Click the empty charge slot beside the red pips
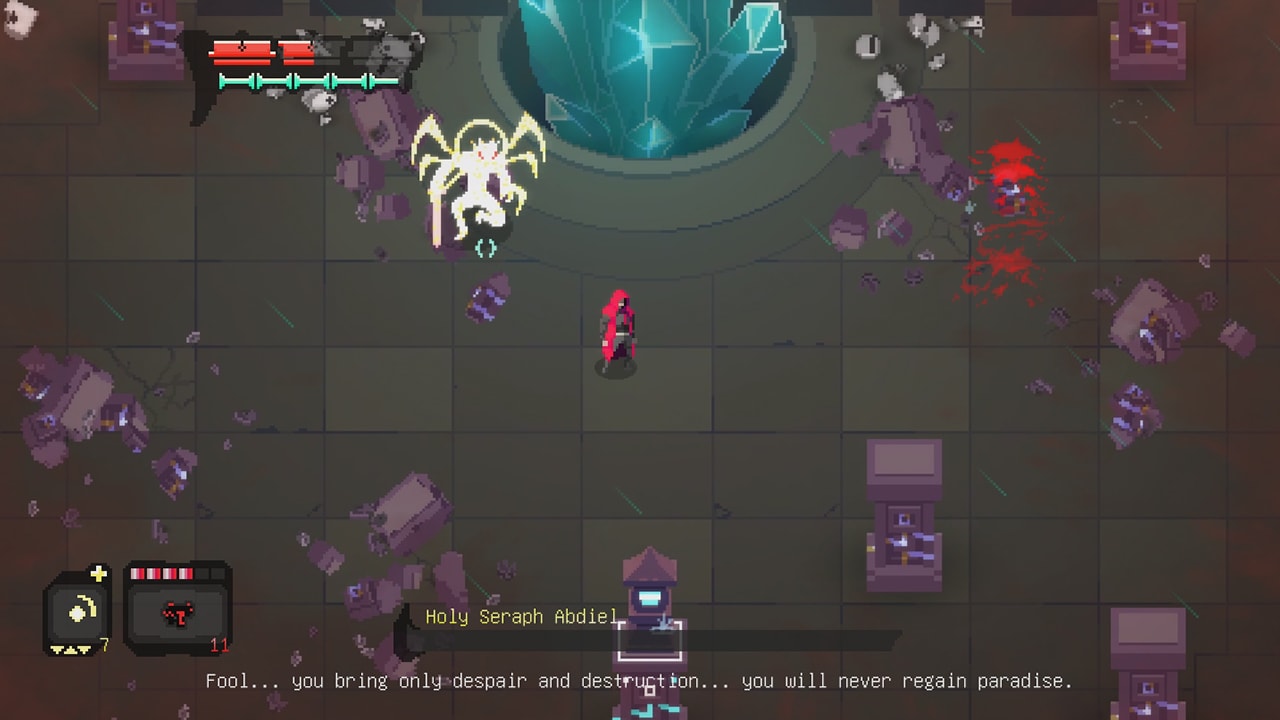Image resolution: width=1280 pixels, height=720 pixels. coord(212,572)
